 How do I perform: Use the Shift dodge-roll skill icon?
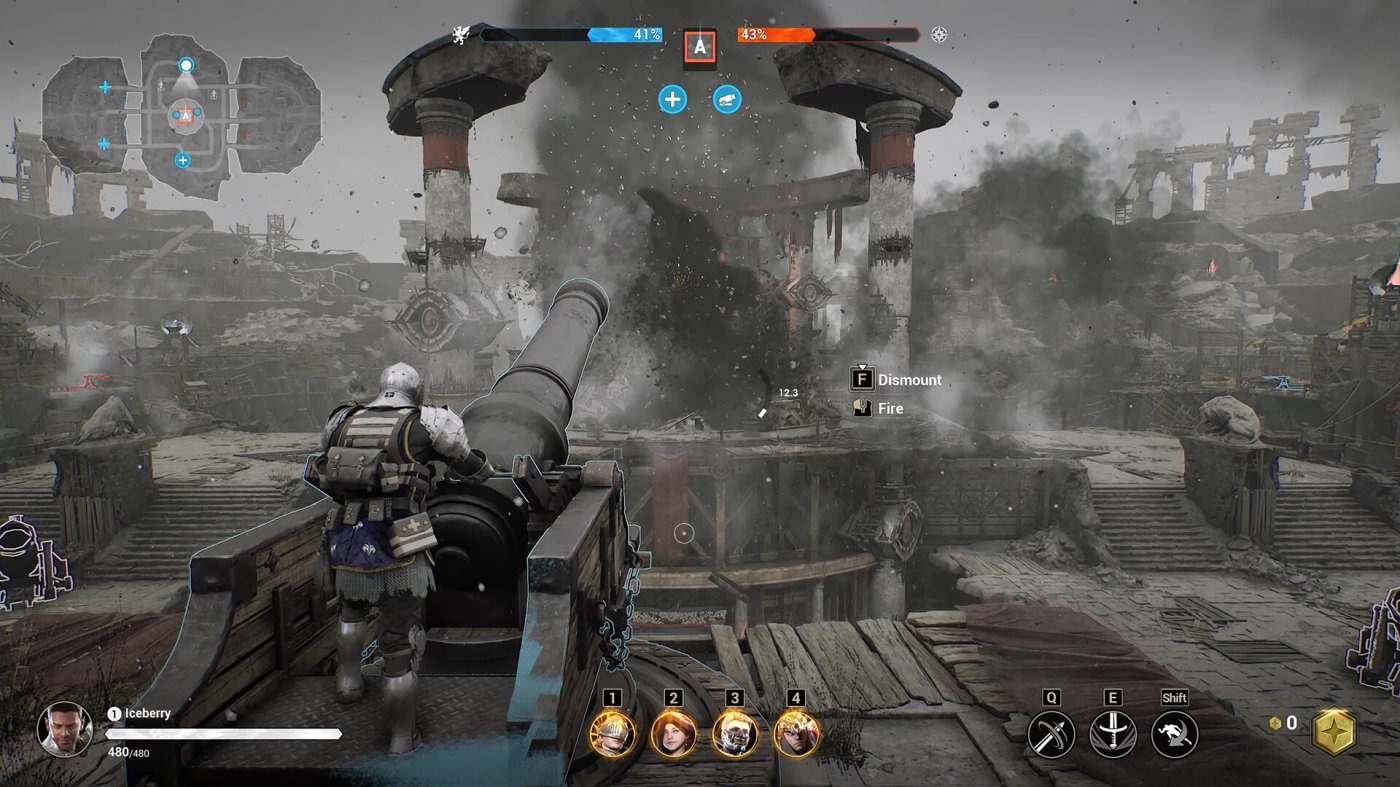(1174, 731)
